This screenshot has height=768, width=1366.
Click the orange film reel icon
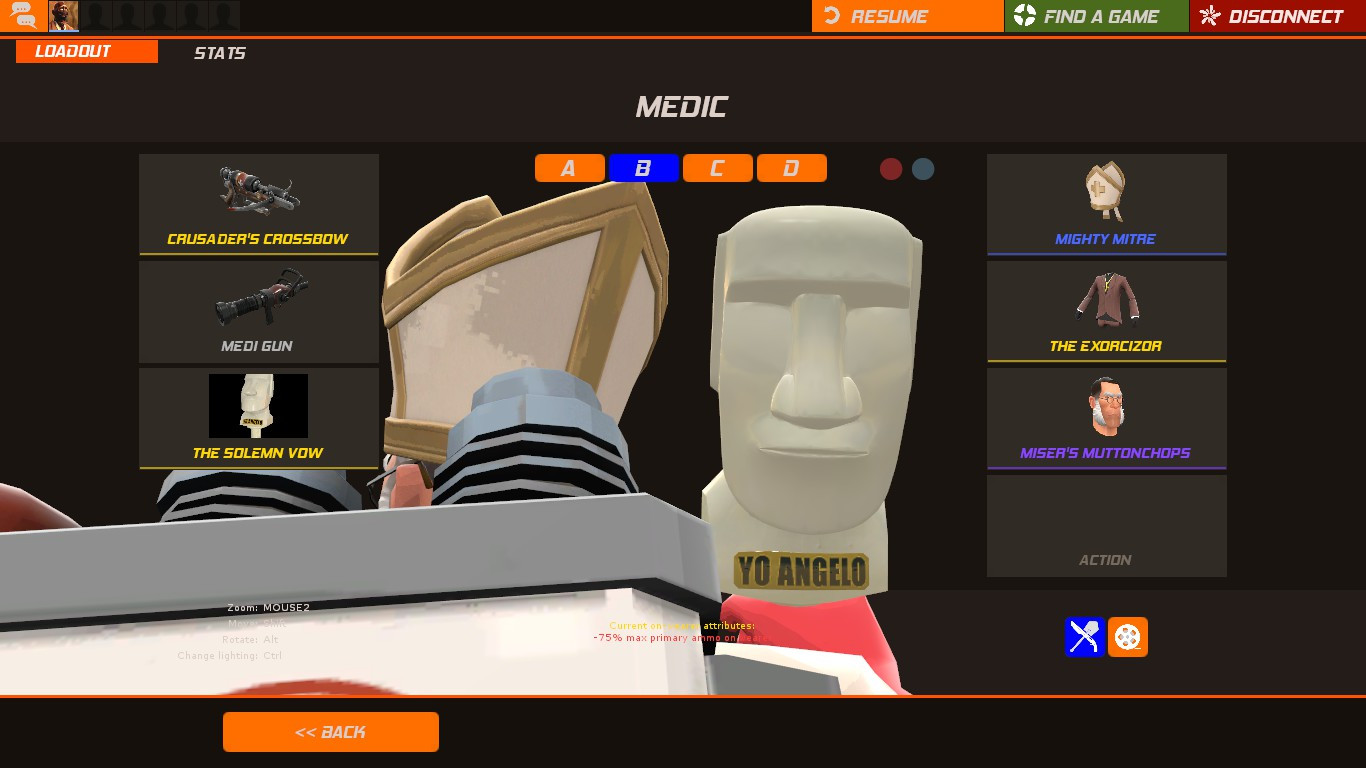tap(1128, 637)
